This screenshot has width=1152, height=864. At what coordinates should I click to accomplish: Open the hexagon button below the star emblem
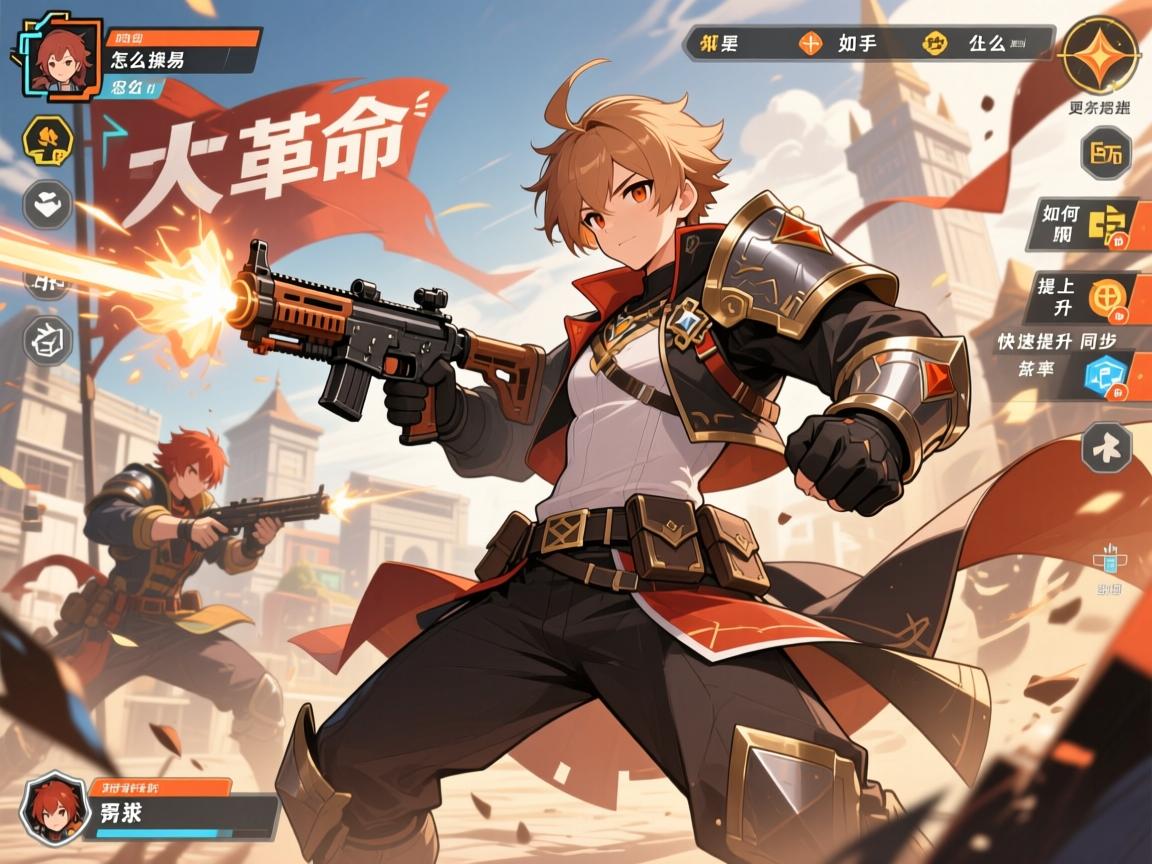[x=1106, y=155]
